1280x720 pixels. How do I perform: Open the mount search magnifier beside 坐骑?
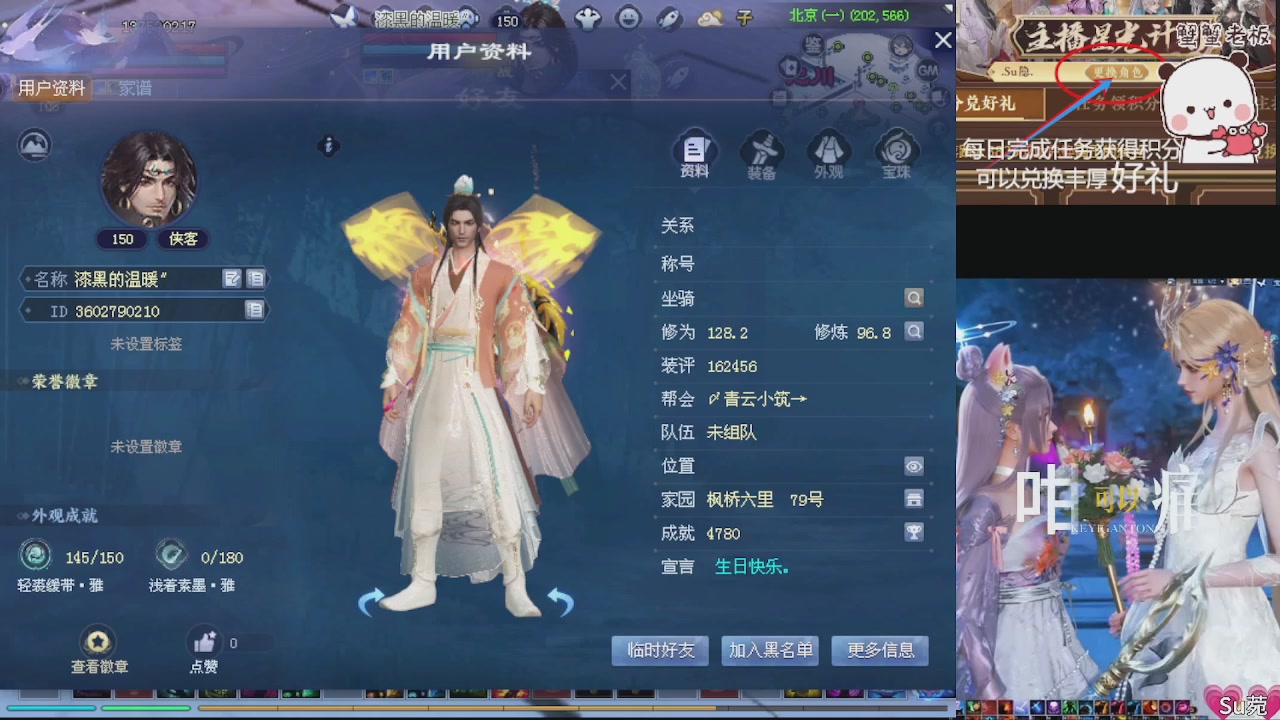tap(913, 298)
